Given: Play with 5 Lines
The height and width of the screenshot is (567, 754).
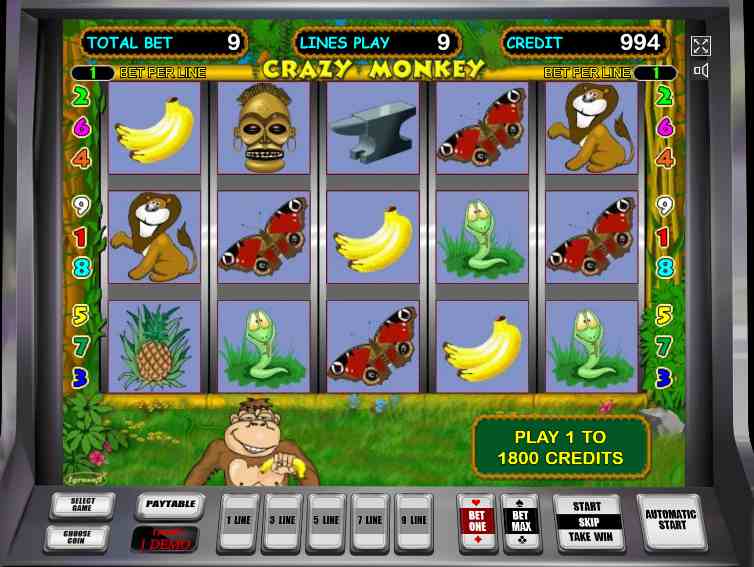Looking at the screenshot, I should pos(326,521).
